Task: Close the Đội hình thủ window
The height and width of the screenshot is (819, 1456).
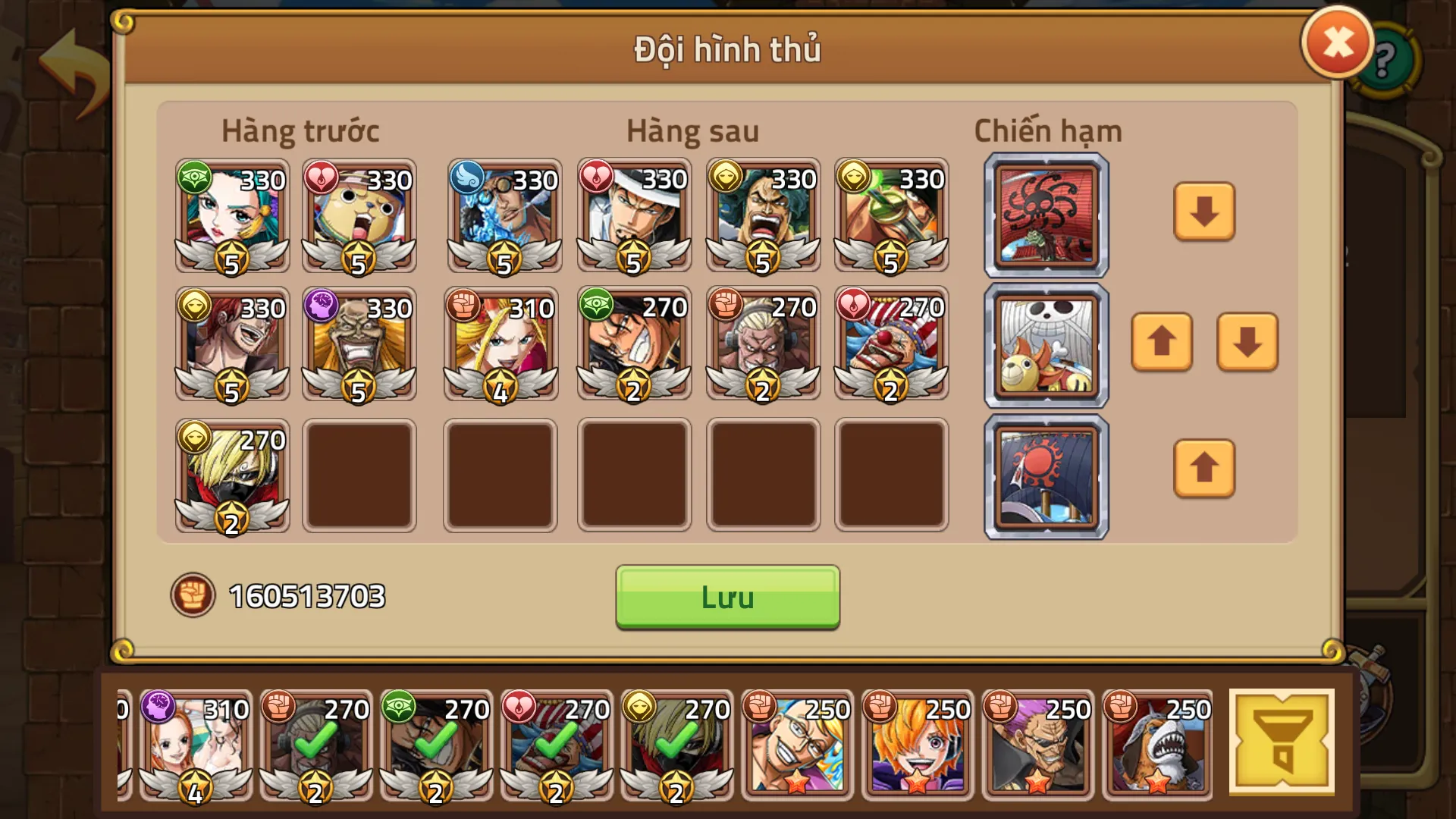Action: click(1338, 44)
